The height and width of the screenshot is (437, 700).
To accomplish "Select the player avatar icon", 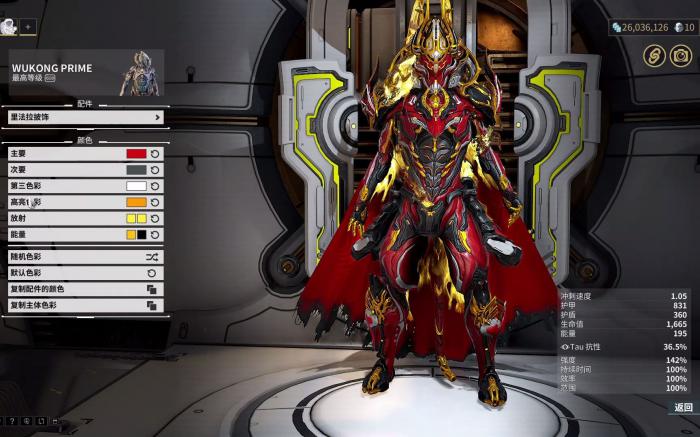I will pos(8,27).
